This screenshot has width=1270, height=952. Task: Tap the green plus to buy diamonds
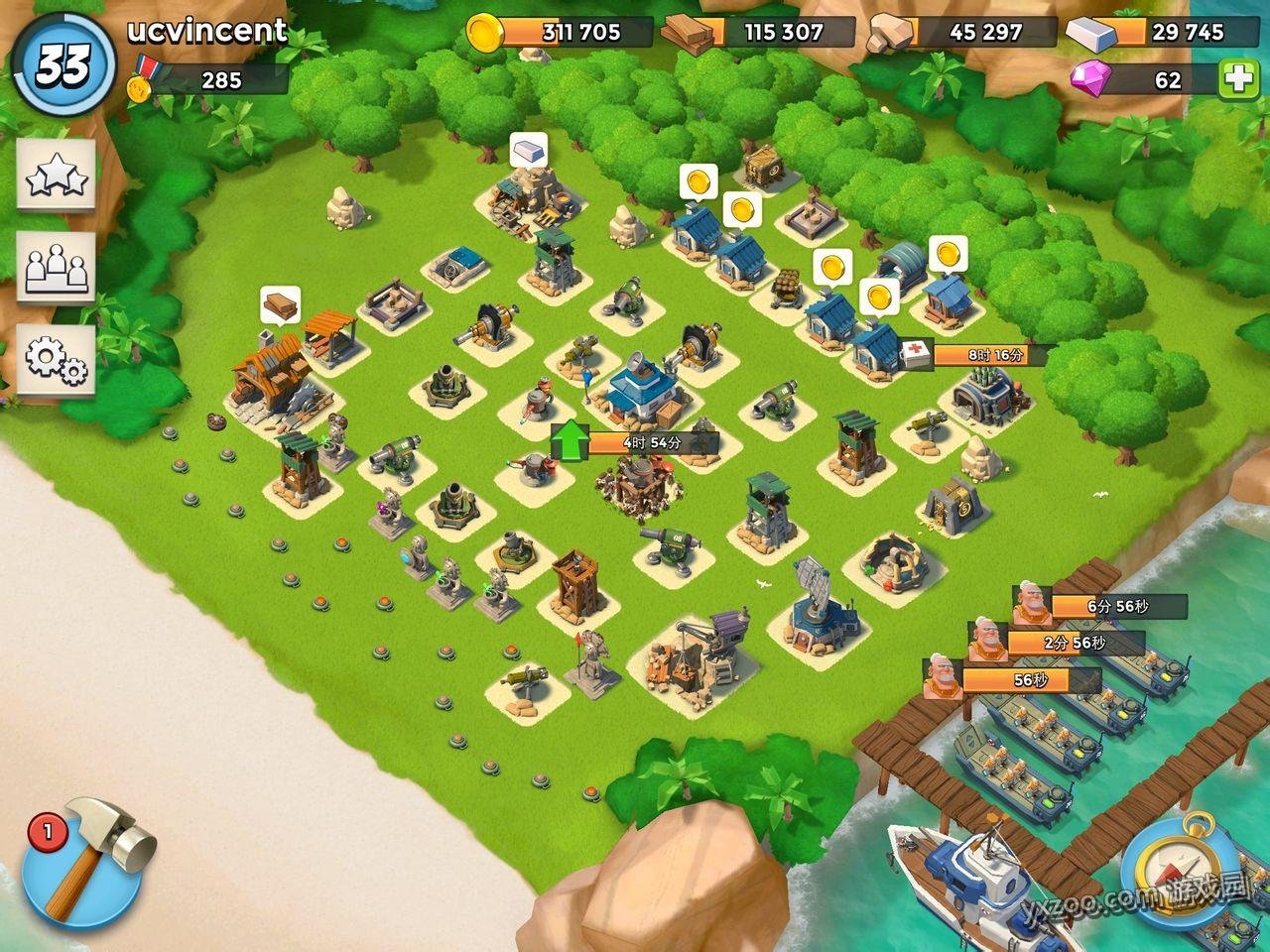coord(1239,79)
